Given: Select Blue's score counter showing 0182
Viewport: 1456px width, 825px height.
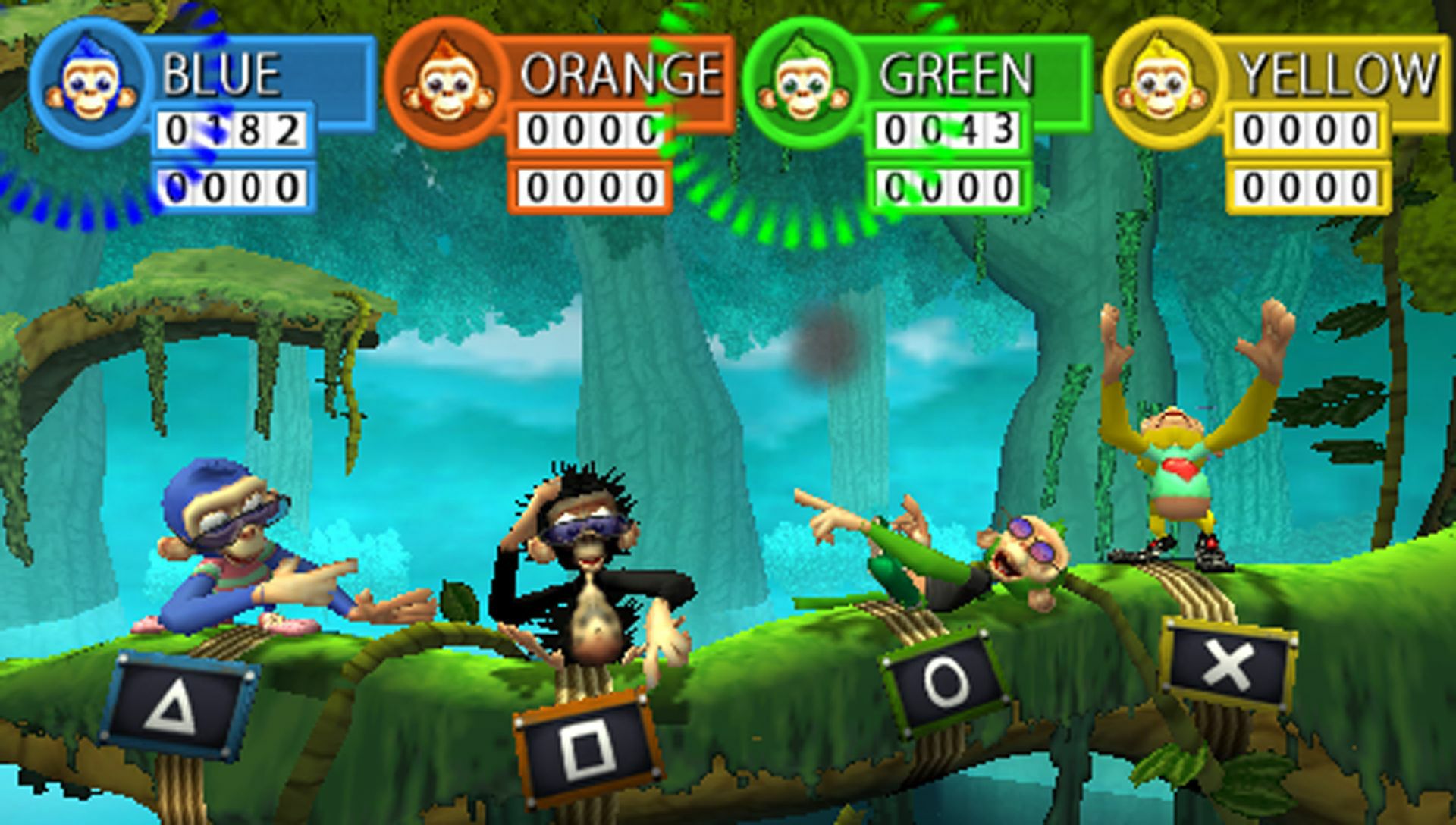Looking at the screenshot, I should click(x=236, y=129).
